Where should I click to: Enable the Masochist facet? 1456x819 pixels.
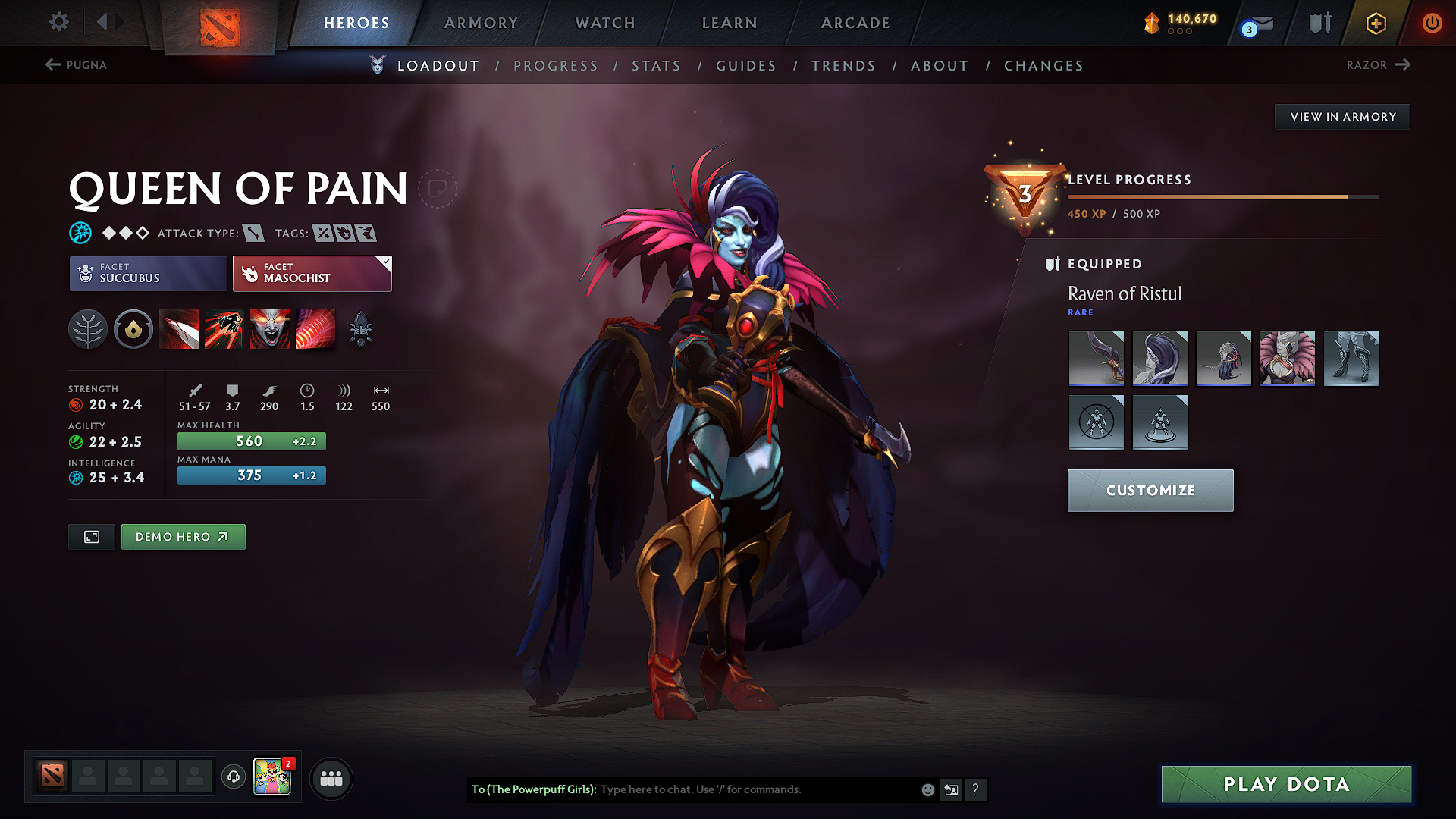[307, 273]
